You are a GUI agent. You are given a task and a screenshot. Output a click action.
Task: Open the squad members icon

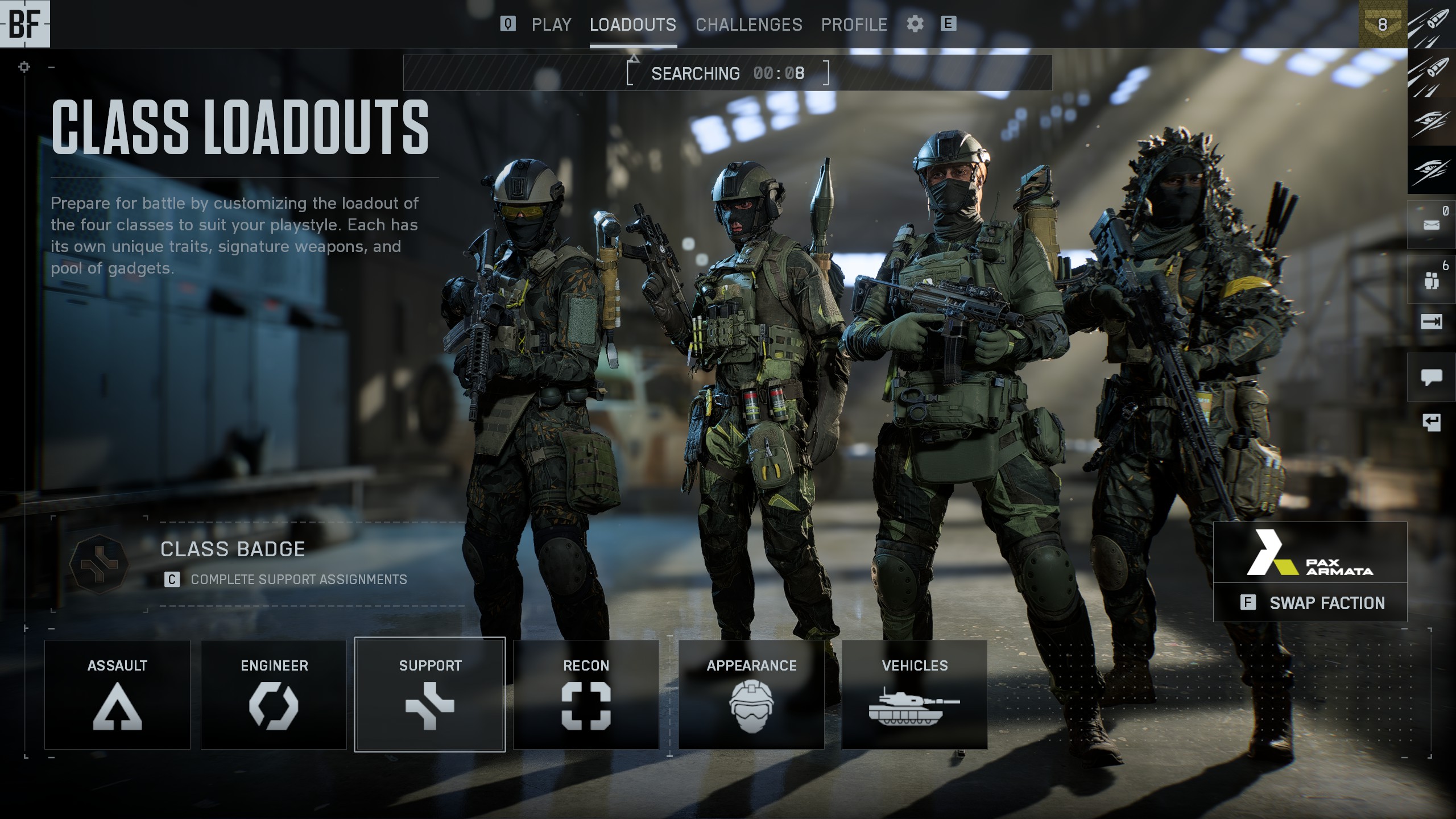pyautogui.click(x=1431, y=280)
